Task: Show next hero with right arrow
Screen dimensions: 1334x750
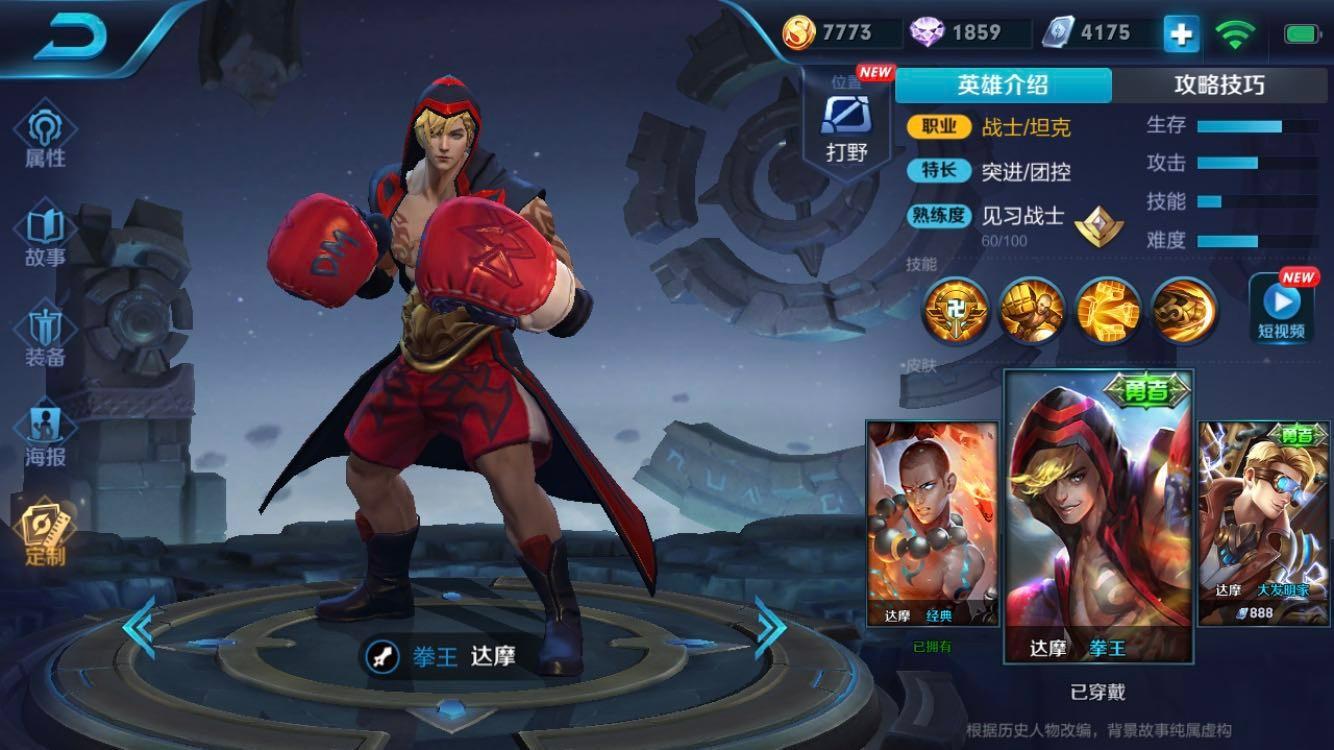Action: coord(770,627)
